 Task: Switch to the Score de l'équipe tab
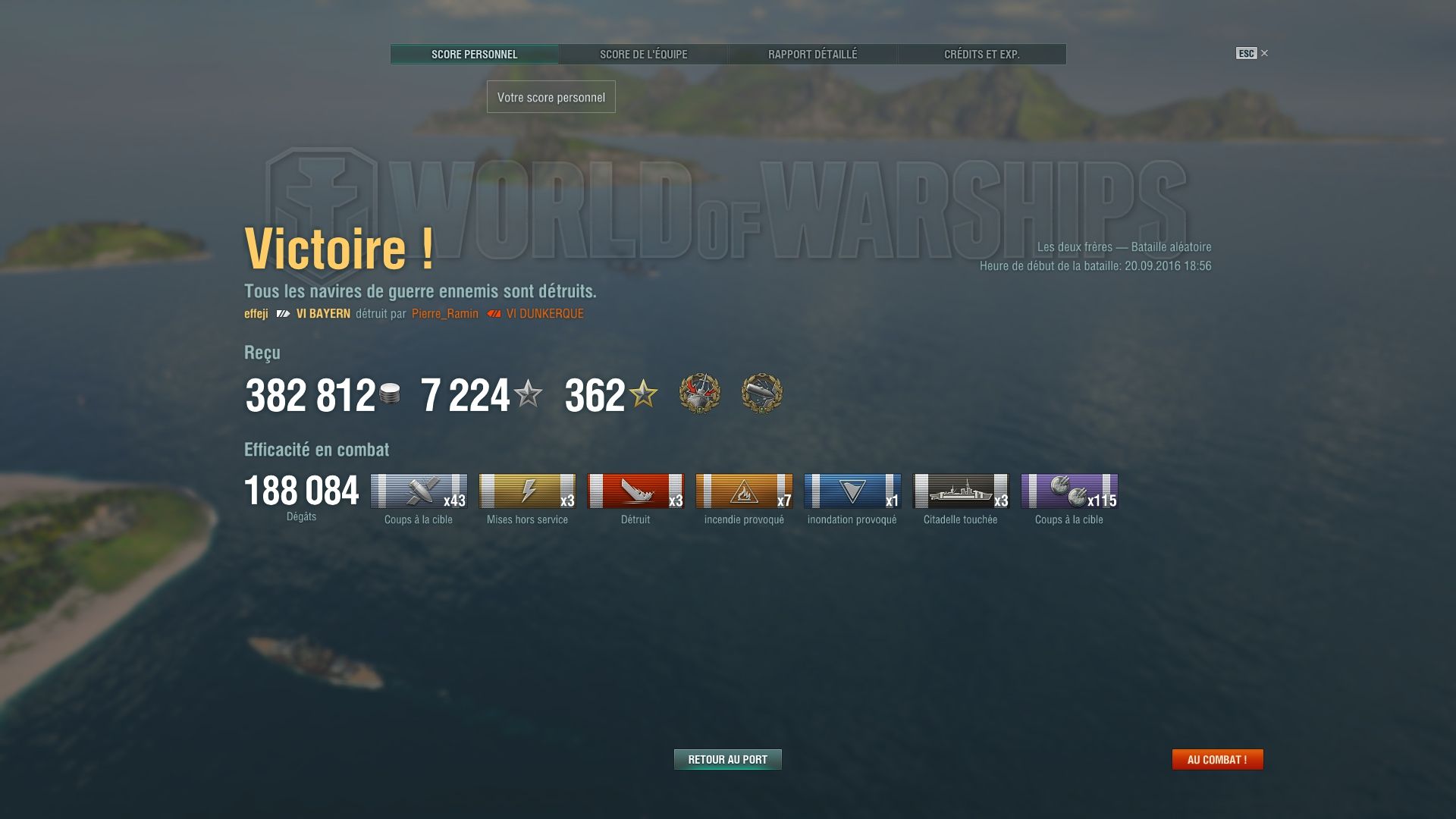643,54
